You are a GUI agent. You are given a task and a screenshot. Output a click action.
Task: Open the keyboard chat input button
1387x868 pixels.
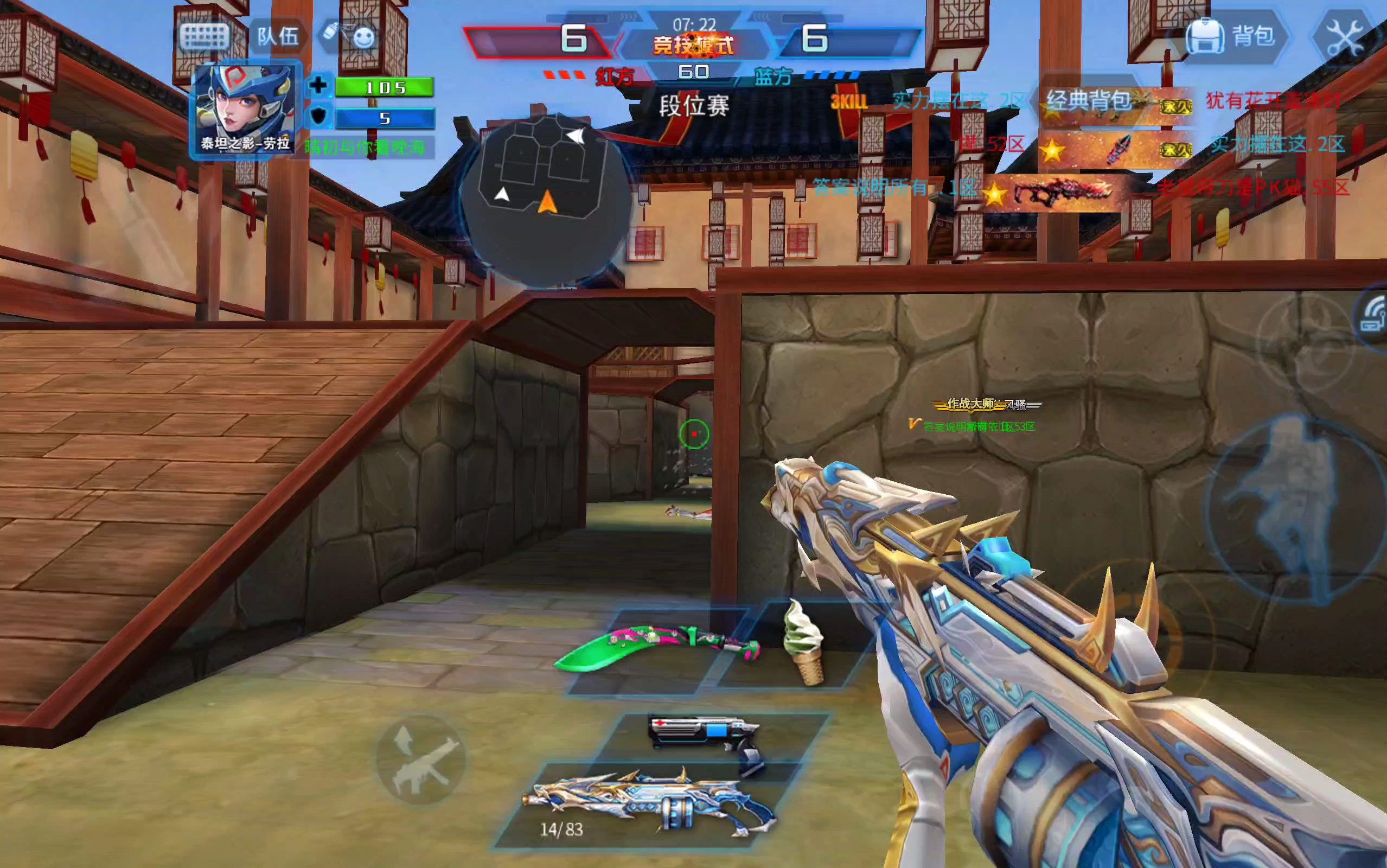204,37
